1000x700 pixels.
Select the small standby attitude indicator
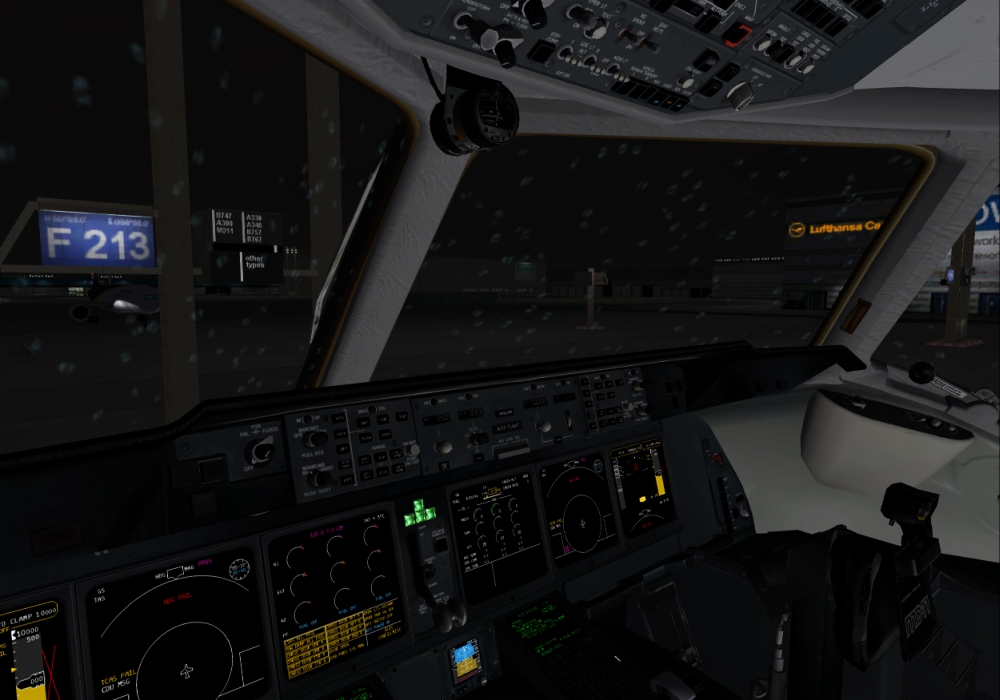(466, 660)
